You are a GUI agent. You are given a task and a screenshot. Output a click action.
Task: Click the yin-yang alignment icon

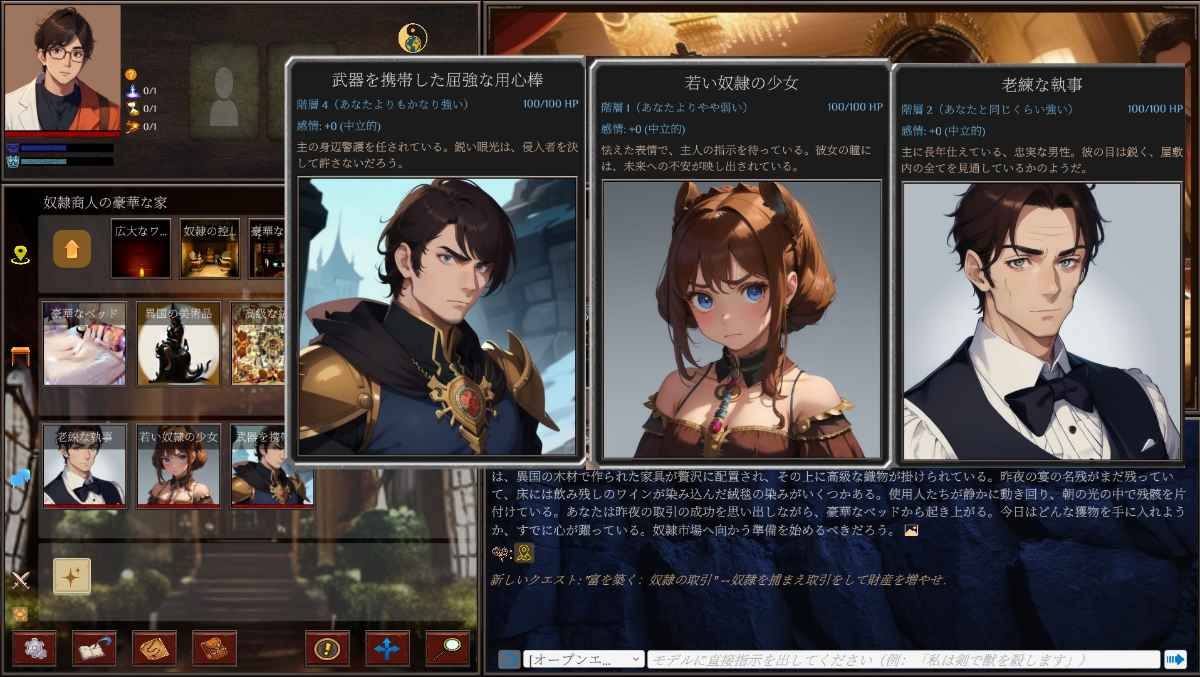pyautogui.click(x=412, y=38)
